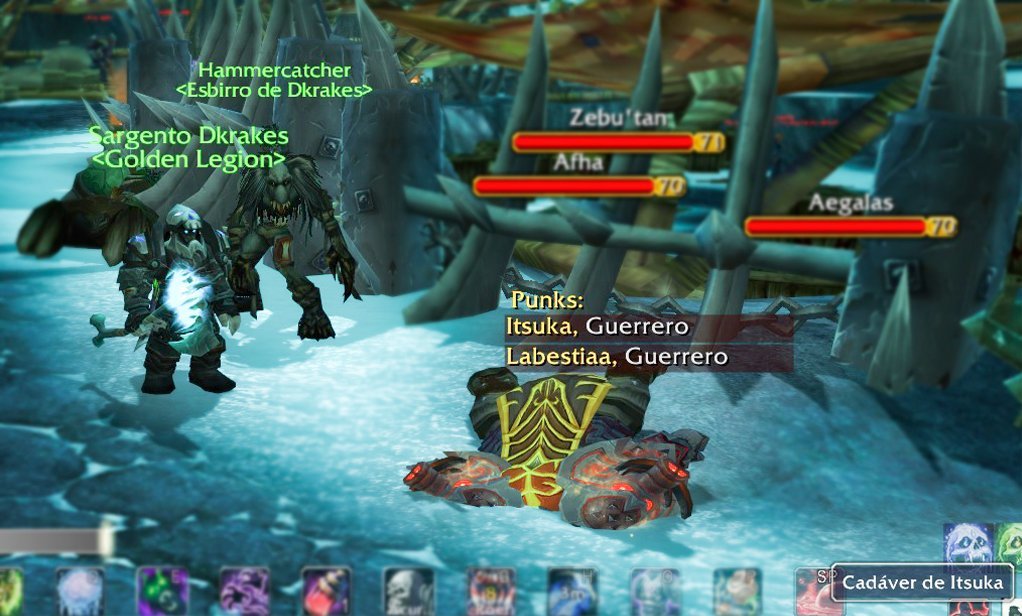Target Zebu'tan via its nameplate
Viewport: 1022px width, 616px height.
(x=604, y=142)
